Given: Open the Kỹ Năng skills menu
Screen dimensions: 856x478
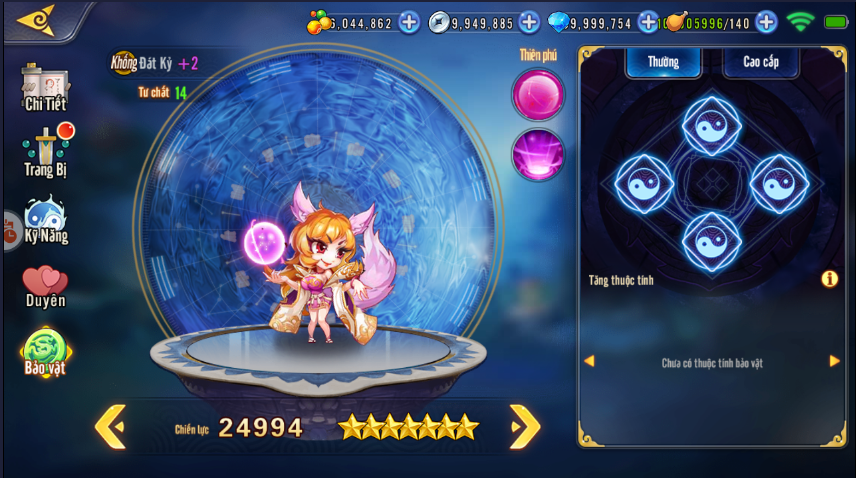Looking at the screenshot, I should [45, 220].
